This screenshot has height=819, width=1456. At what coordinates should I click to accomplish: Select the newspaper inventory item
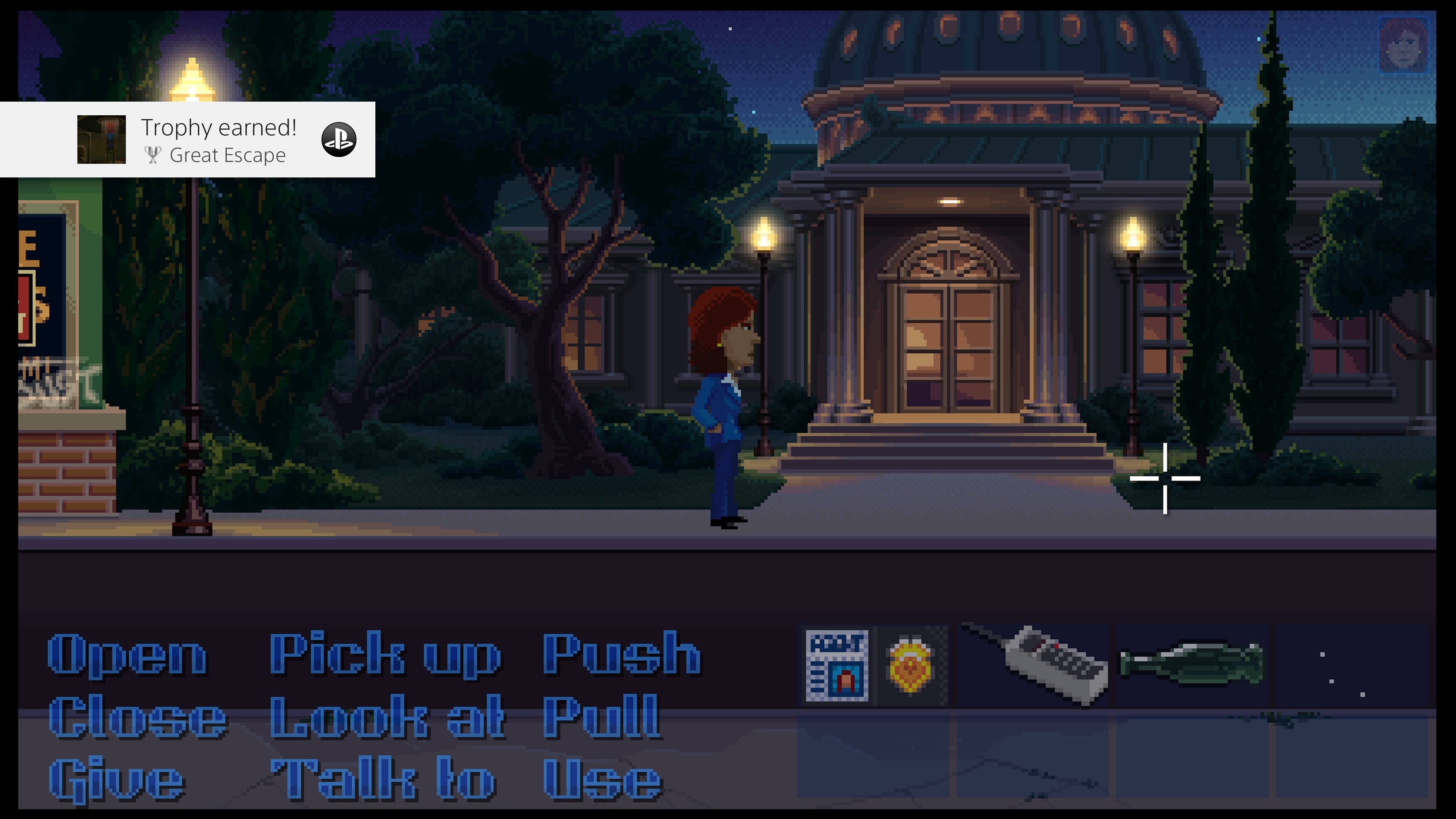click(x=836, y=666)
